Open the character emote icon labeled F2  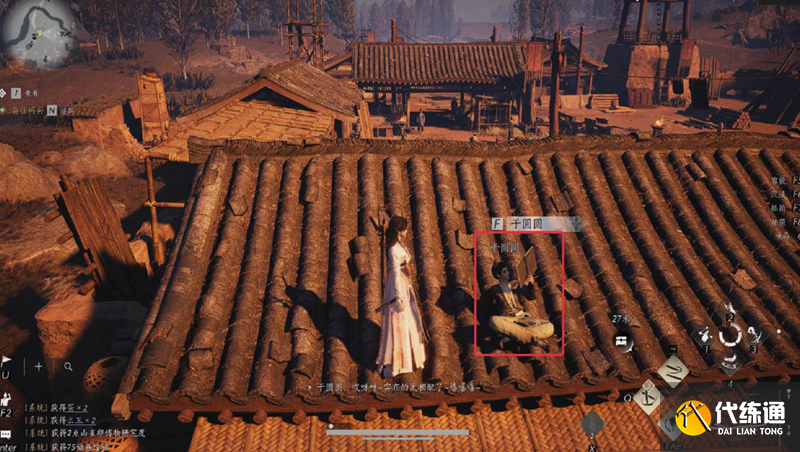[x=6, y=397]
